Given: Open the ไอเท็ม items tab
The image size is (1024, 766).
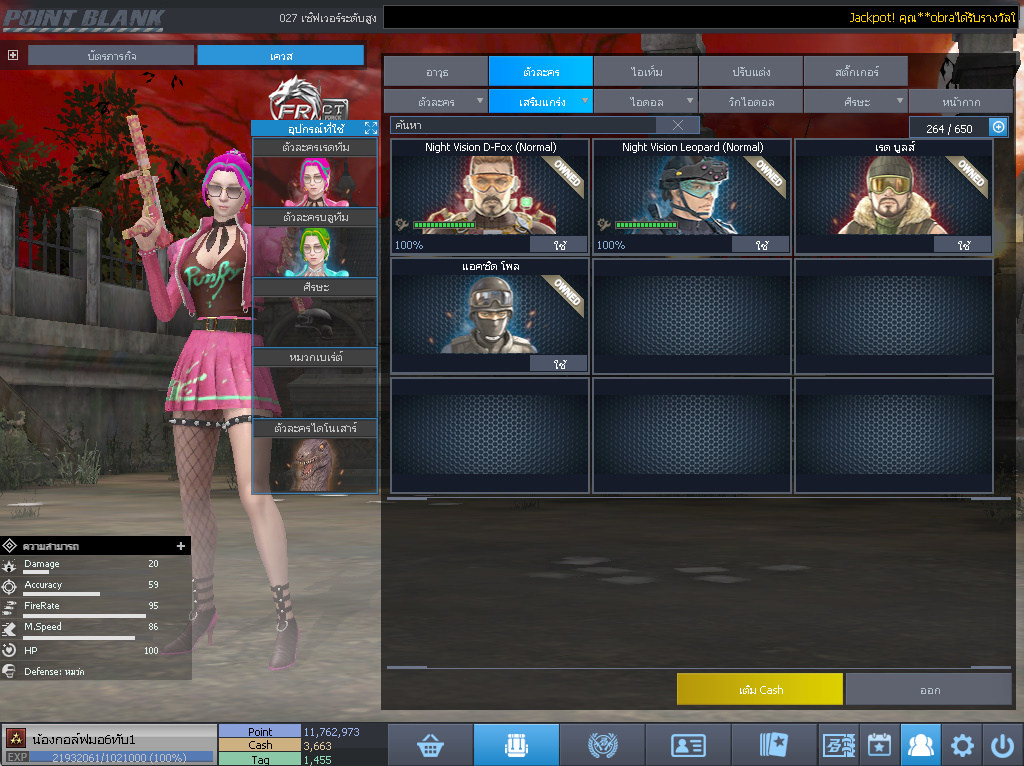Looking at the screenshot, I should pyautogui.click(x=646, y=71).
